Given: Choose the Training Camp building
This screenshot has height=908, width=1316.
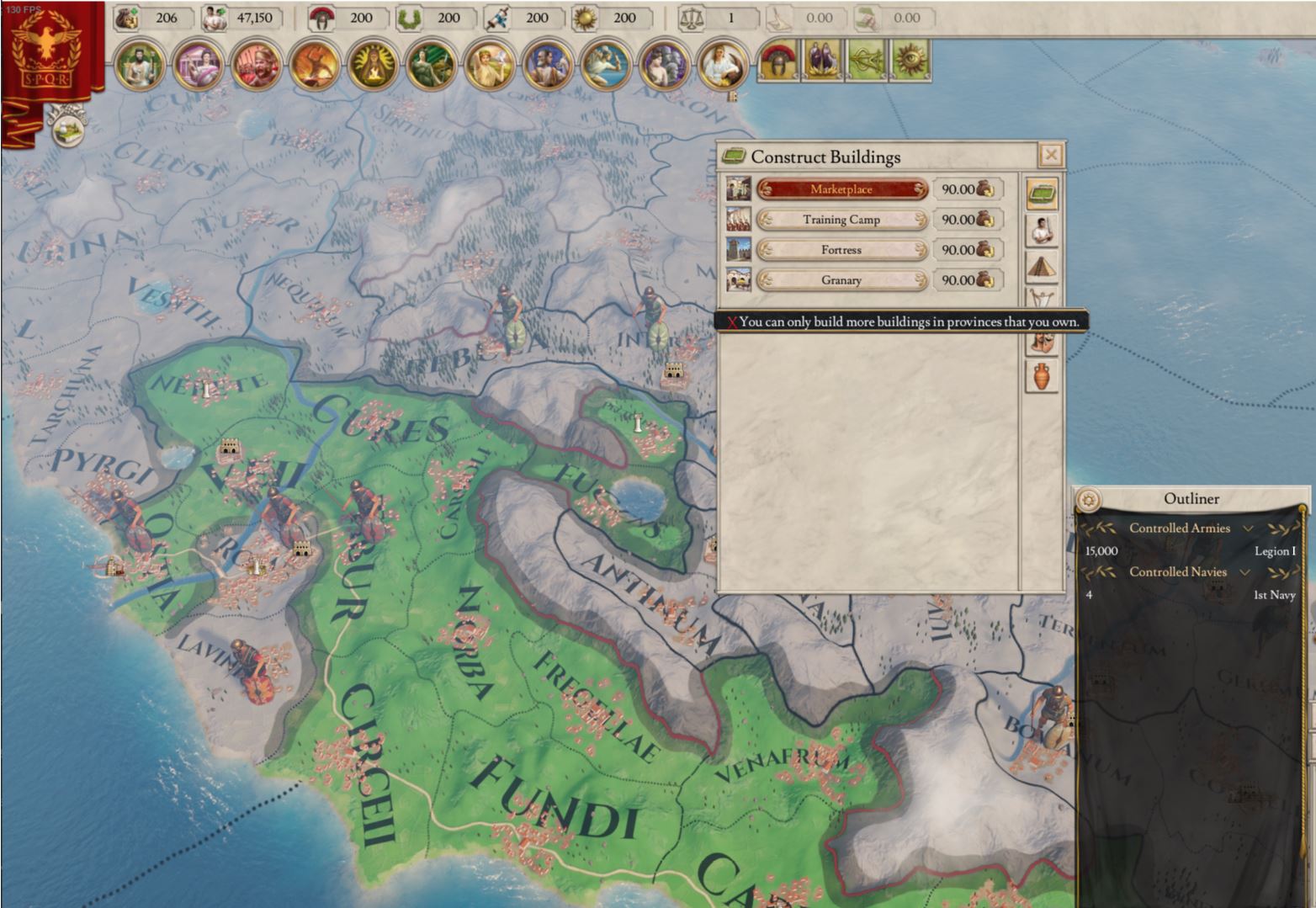Looking at the screenshot, I should pos(841,220).
